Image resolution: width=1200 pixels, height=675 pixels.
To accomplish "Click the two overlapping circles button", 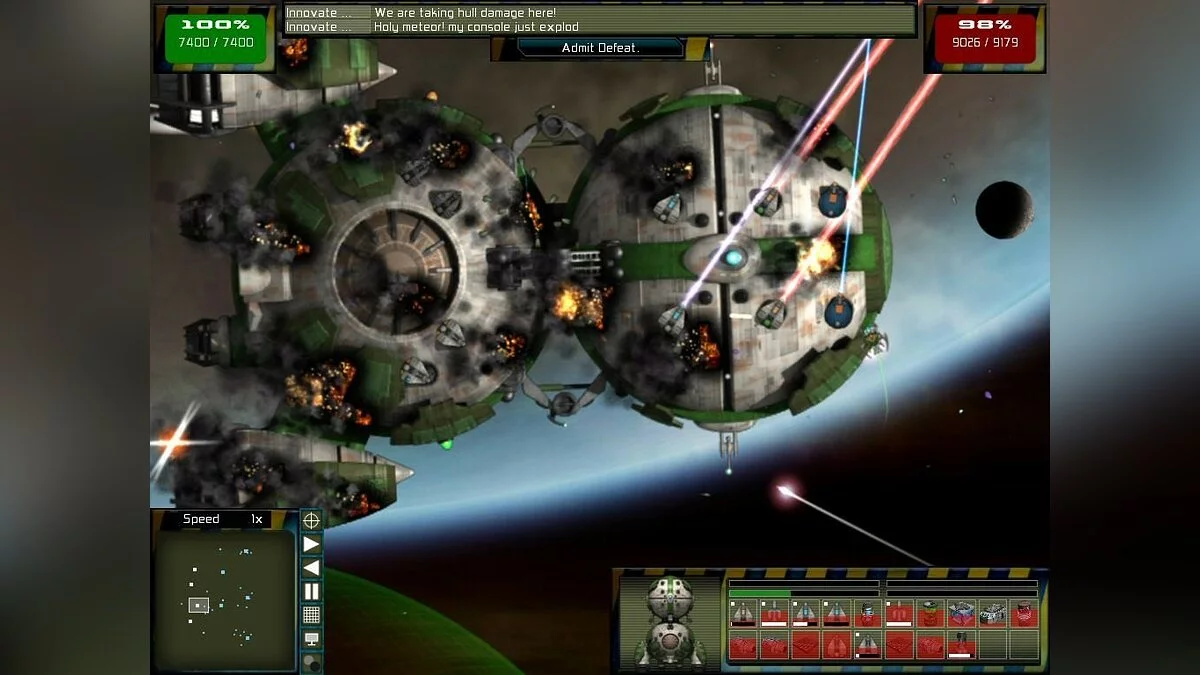I will coord(311,661).
